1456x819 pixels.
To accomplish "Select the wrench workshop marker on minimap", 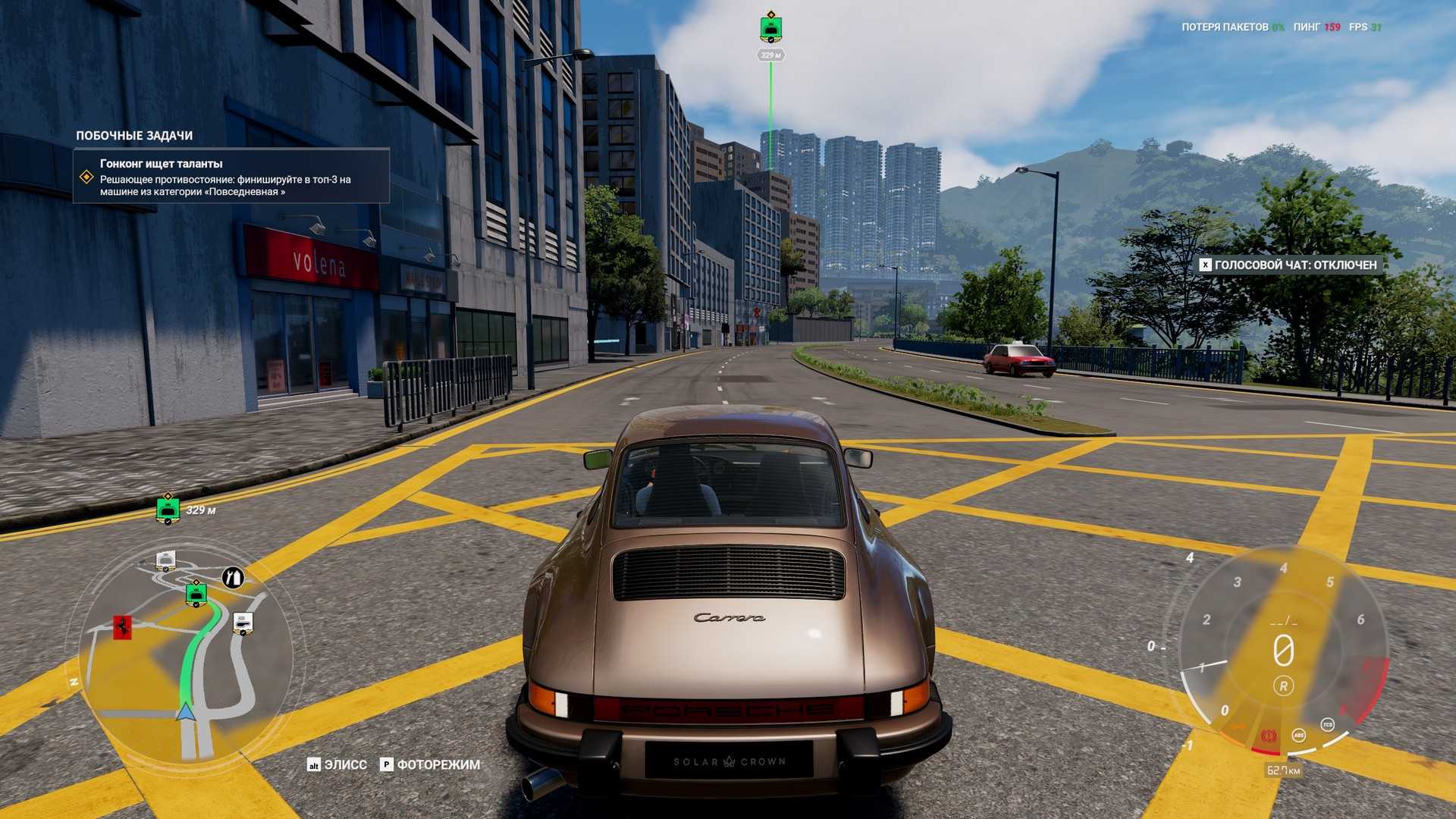I will pyautogui.click(x=234, y=578).
